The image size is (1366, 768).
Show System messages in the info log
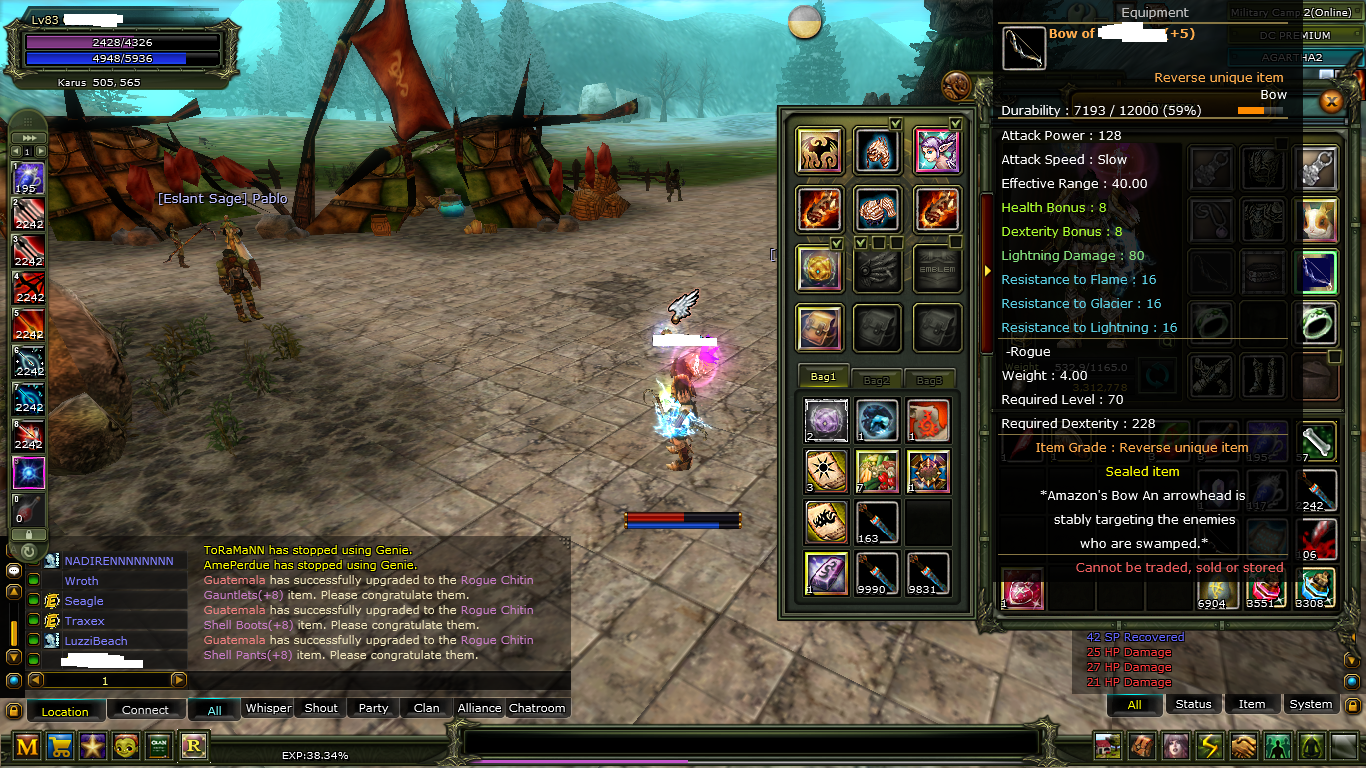[1310, 704]
